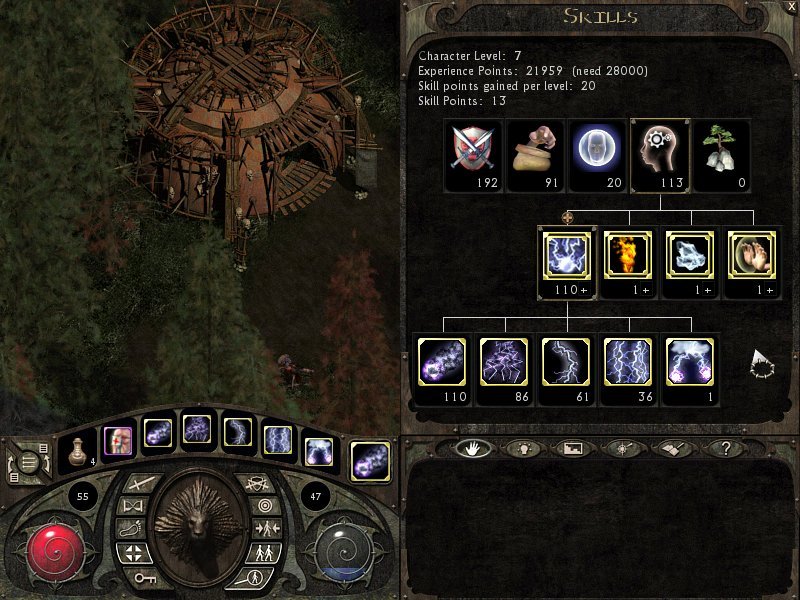
Task: Choose the glowing hands skill branch
Action: (753, 257)
